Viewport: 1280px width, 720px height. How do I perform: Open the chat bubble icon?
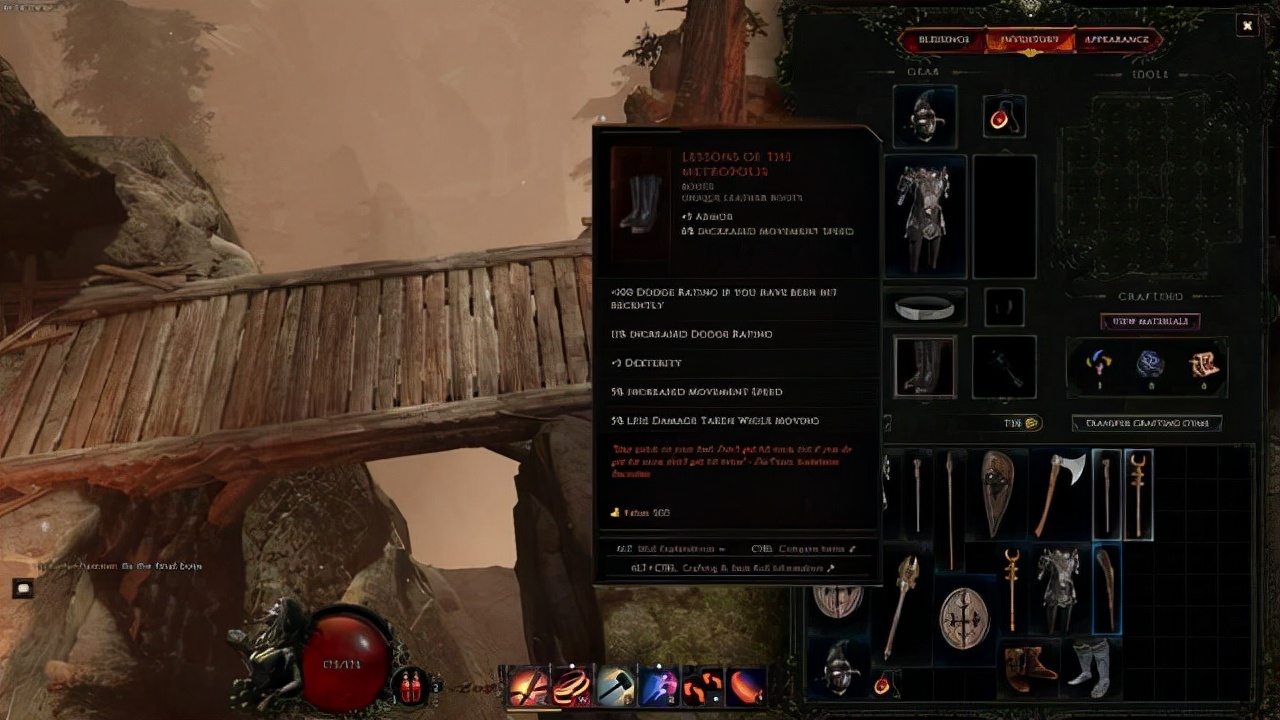[22, 589]
